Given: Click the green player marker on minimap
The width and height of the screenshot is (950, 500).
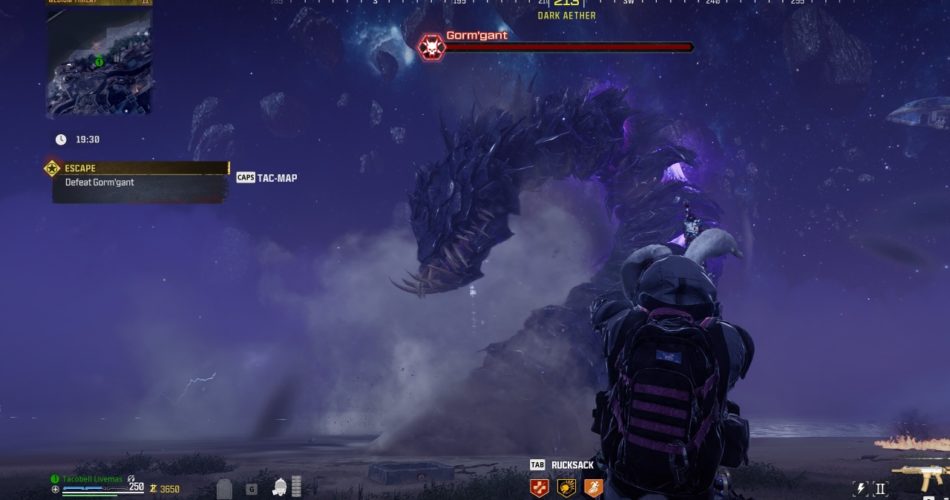Looking at the screenshot, I should coord(99,62).
